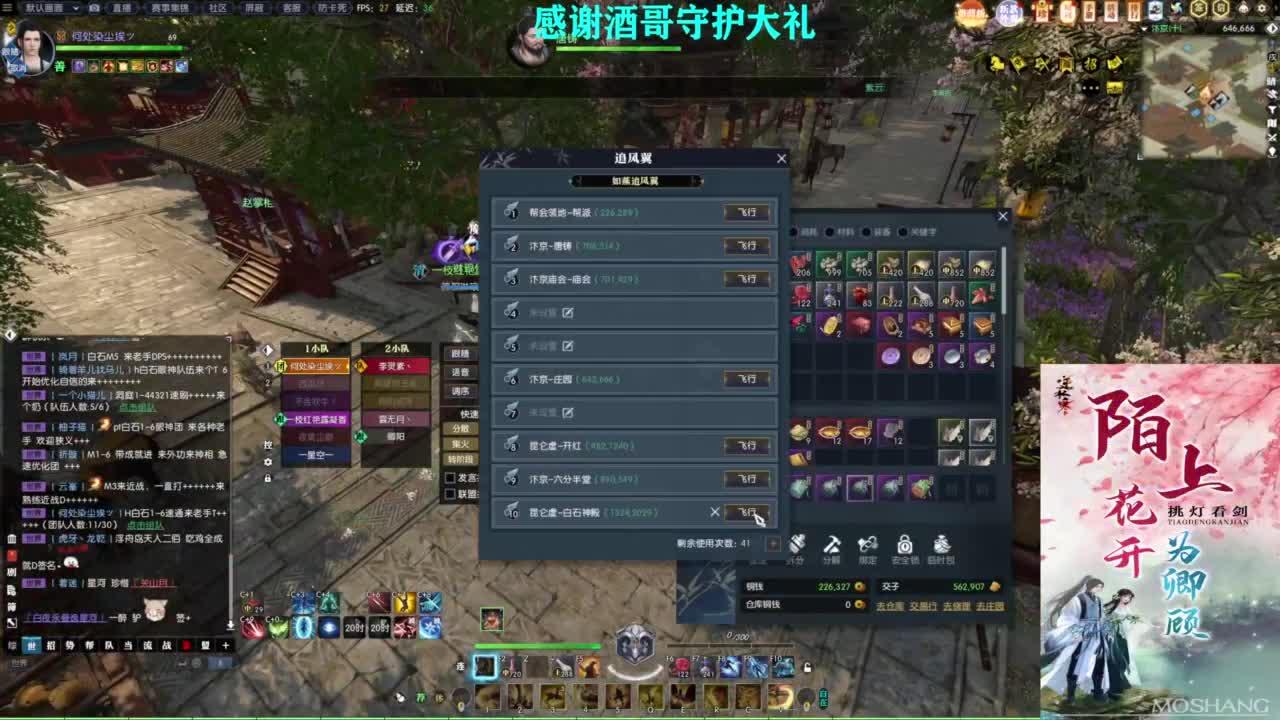Select the 材料 filter in the inventory
Screen dimensions: 1280x720
840,232
